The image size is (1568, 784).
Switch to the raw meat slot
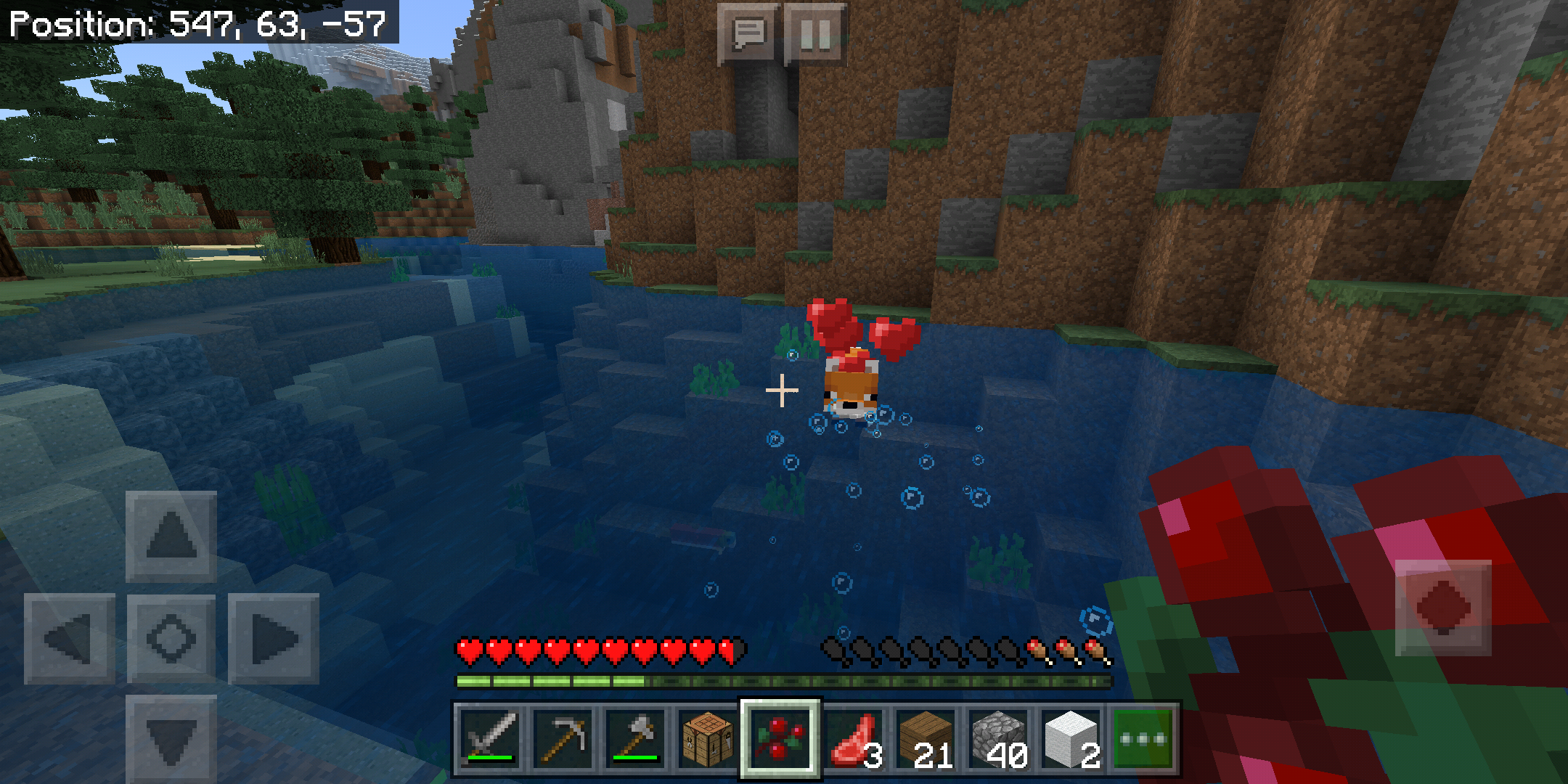click(x=854, y=739)
